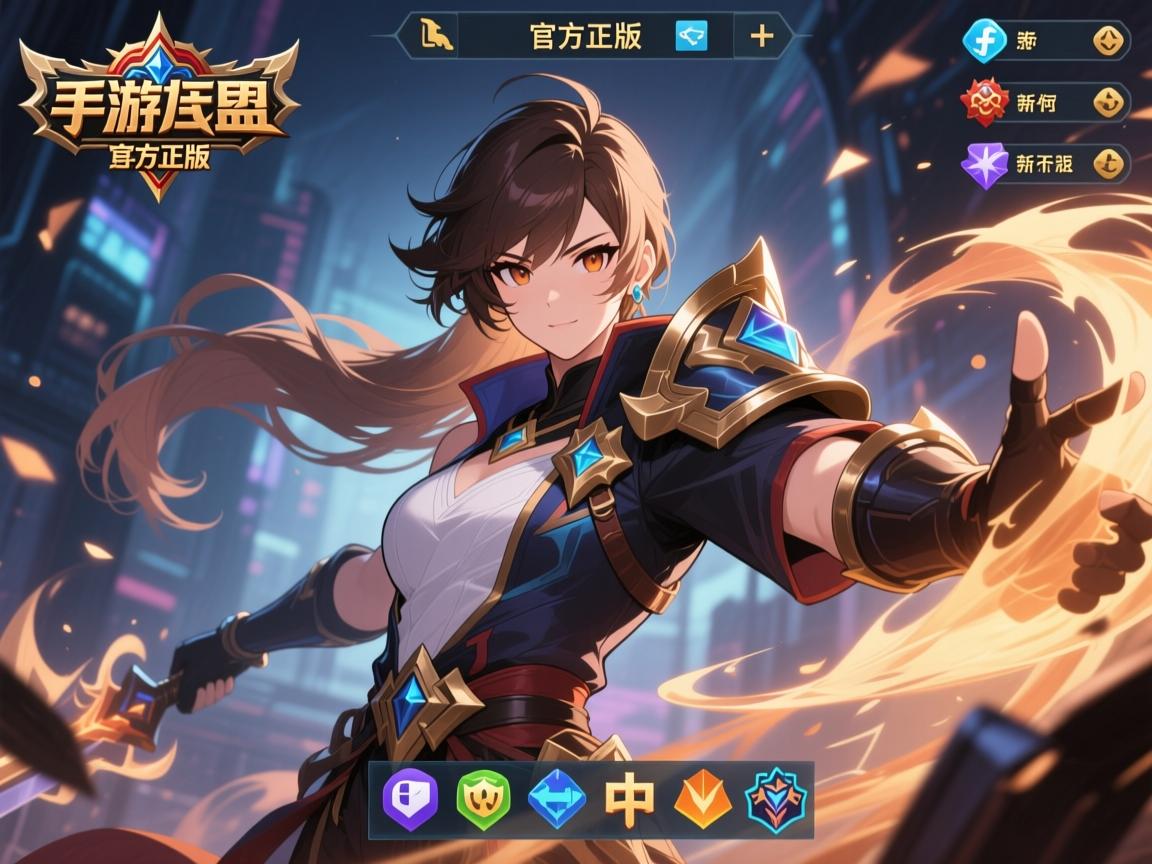Click the game logo emblem

[x=160, y=110]
